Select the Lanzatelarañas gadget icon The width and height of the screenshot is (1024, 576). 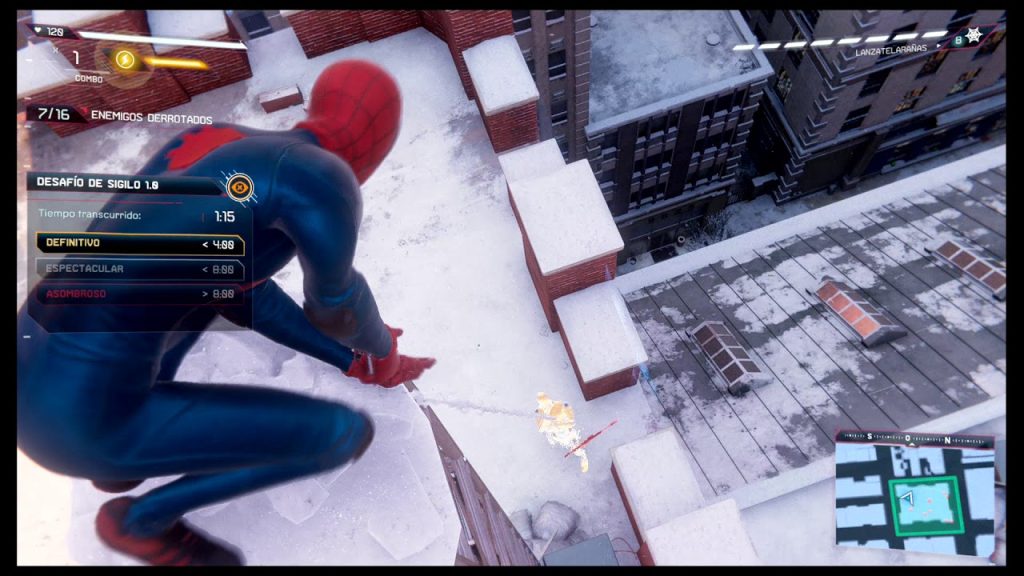(x=993, y=40)
